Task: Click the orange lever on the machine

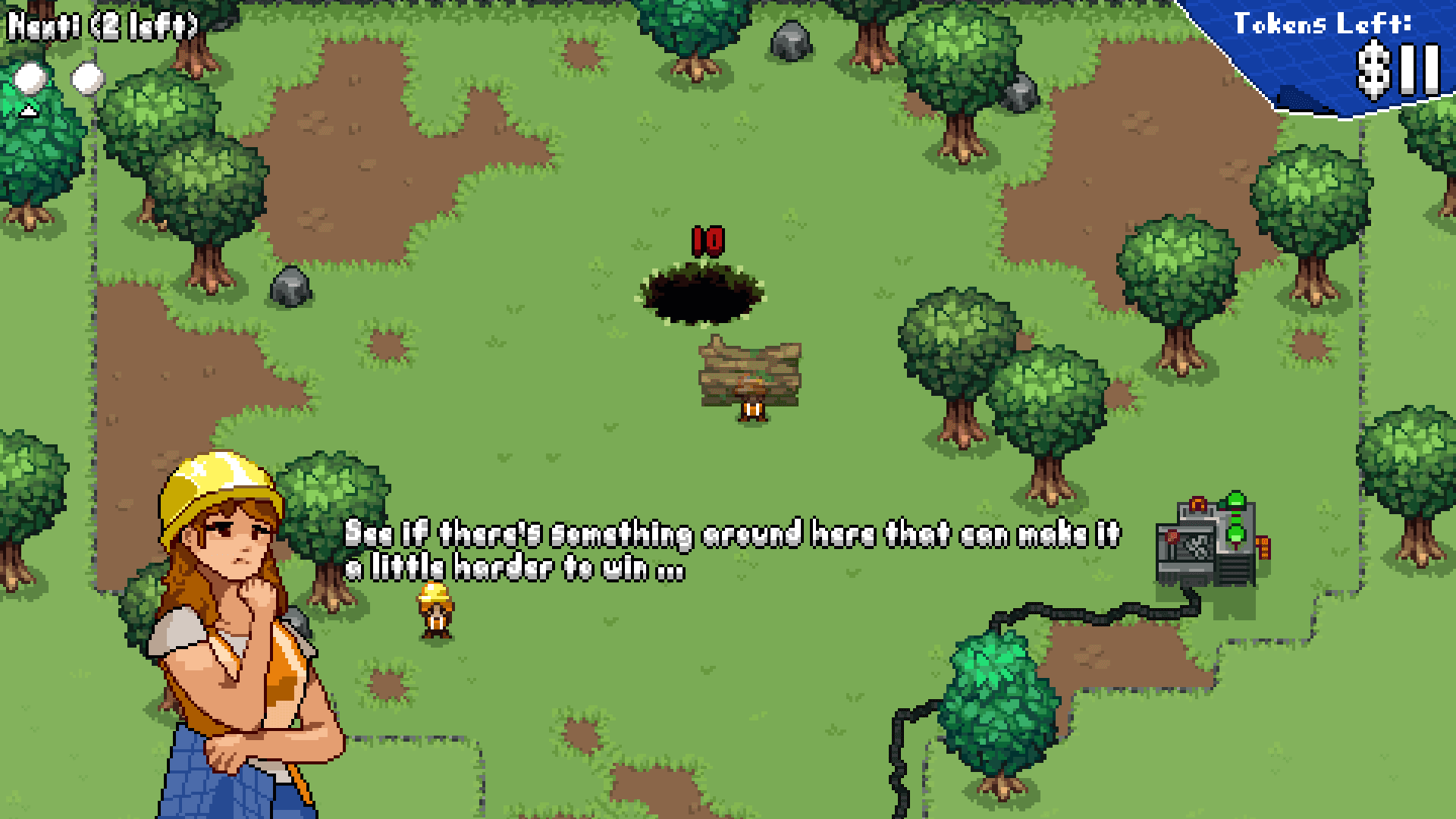Action: click(x=1198, y=504)
